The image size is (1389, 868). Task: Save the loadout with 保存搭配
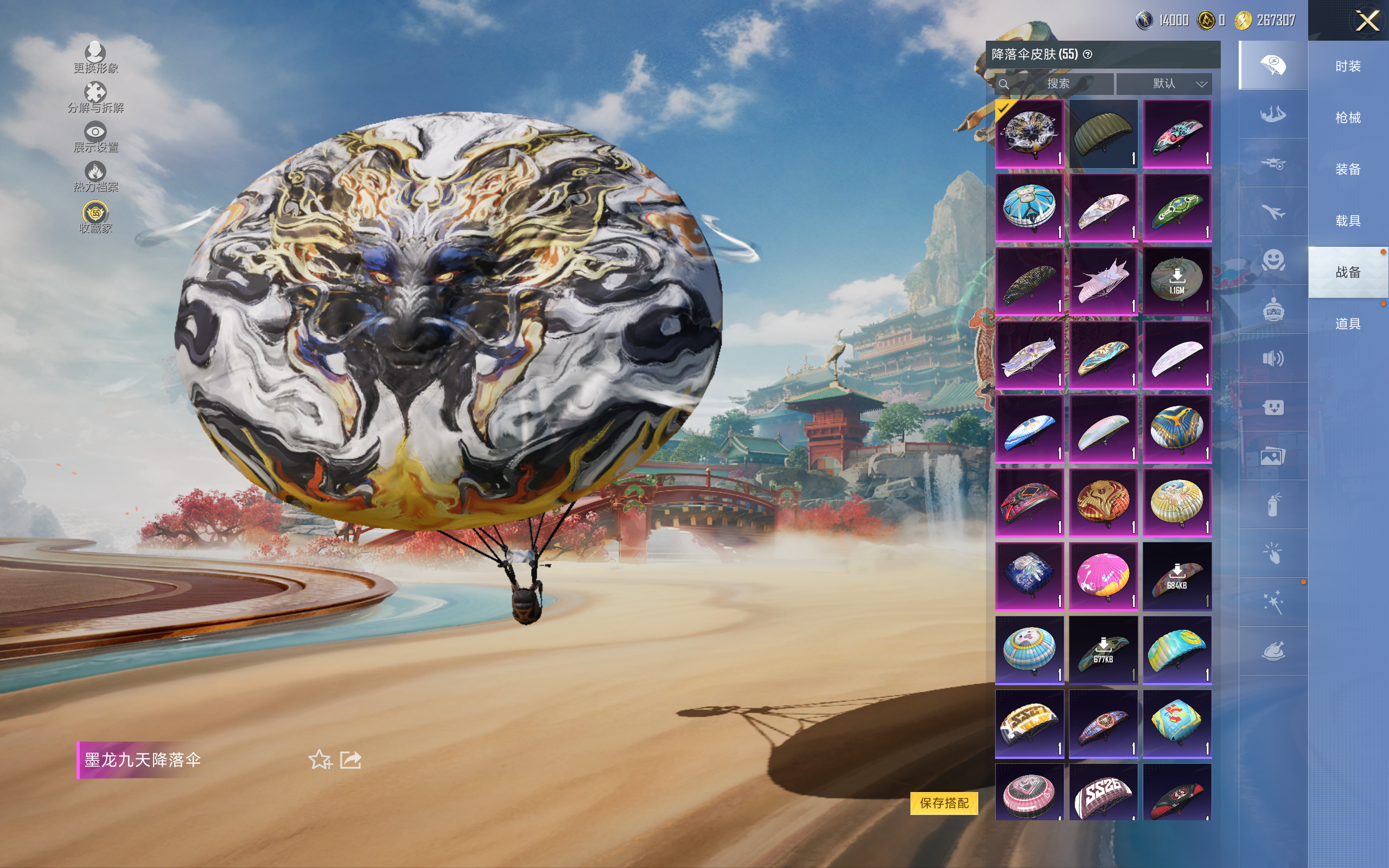(944, 802)
